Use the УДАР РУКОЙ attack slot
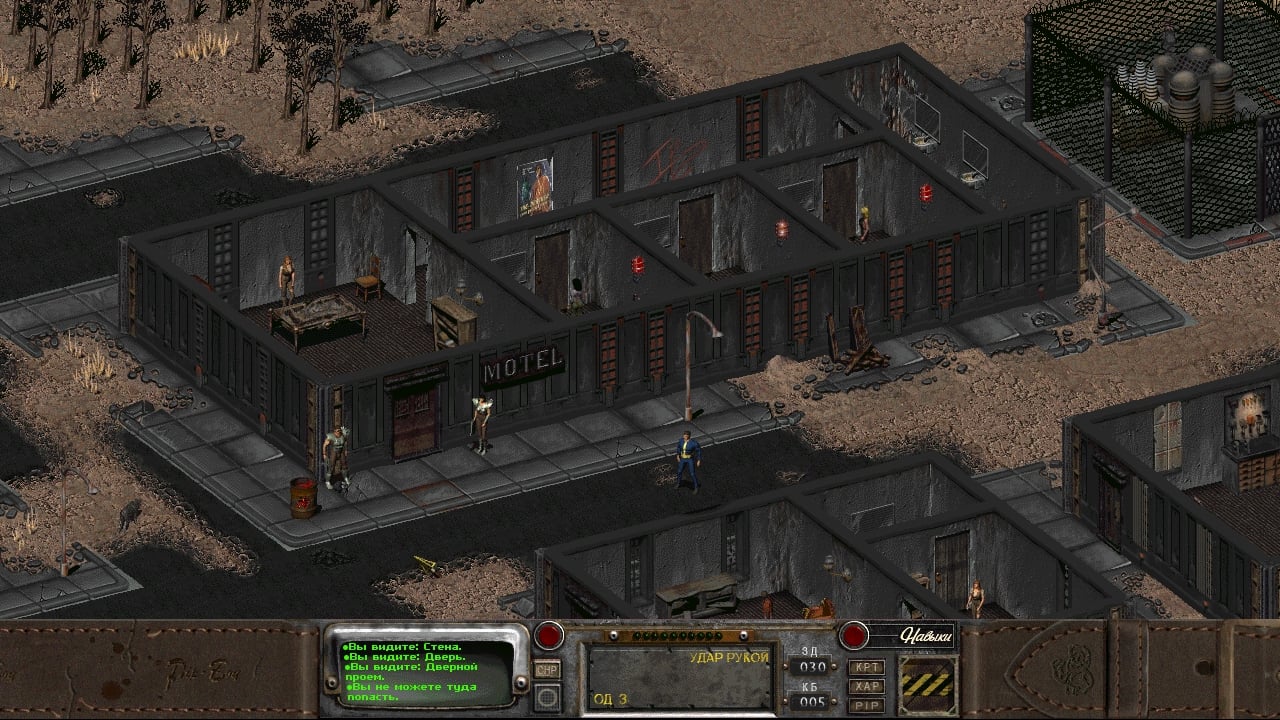Image resolution: width=1280 pixels, height=720 pixels. (x=680, y=677)
